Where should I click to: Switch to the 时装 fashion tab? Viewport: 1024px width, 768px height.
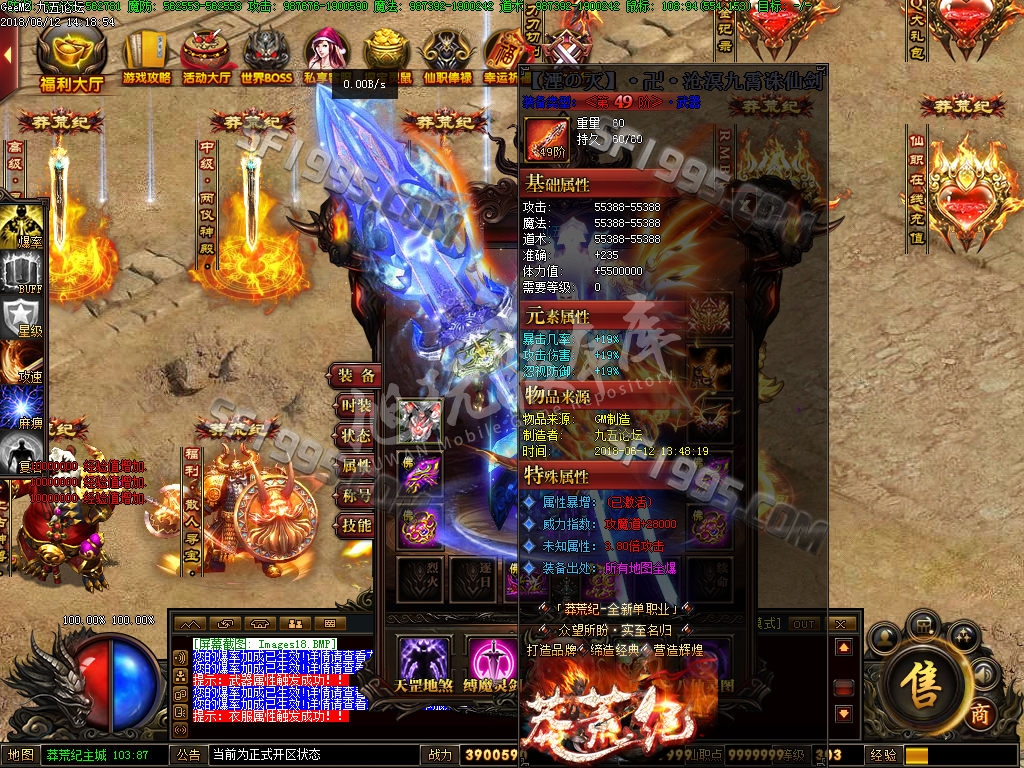click(x=356, y=406)
